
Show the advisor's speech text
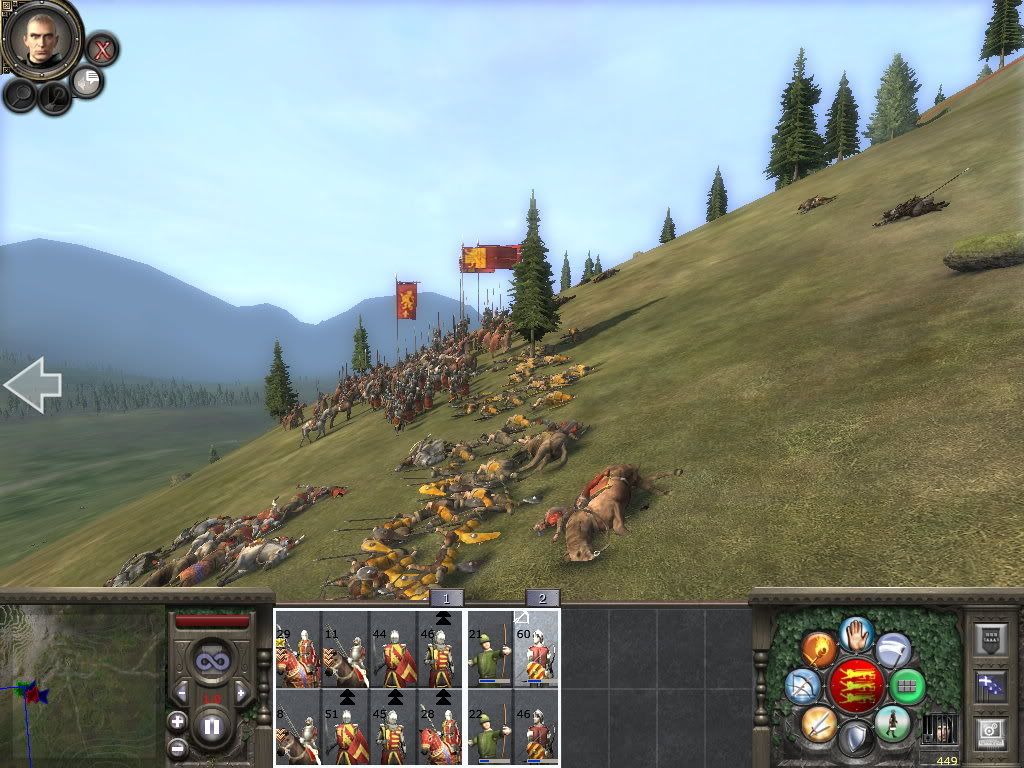88,81
